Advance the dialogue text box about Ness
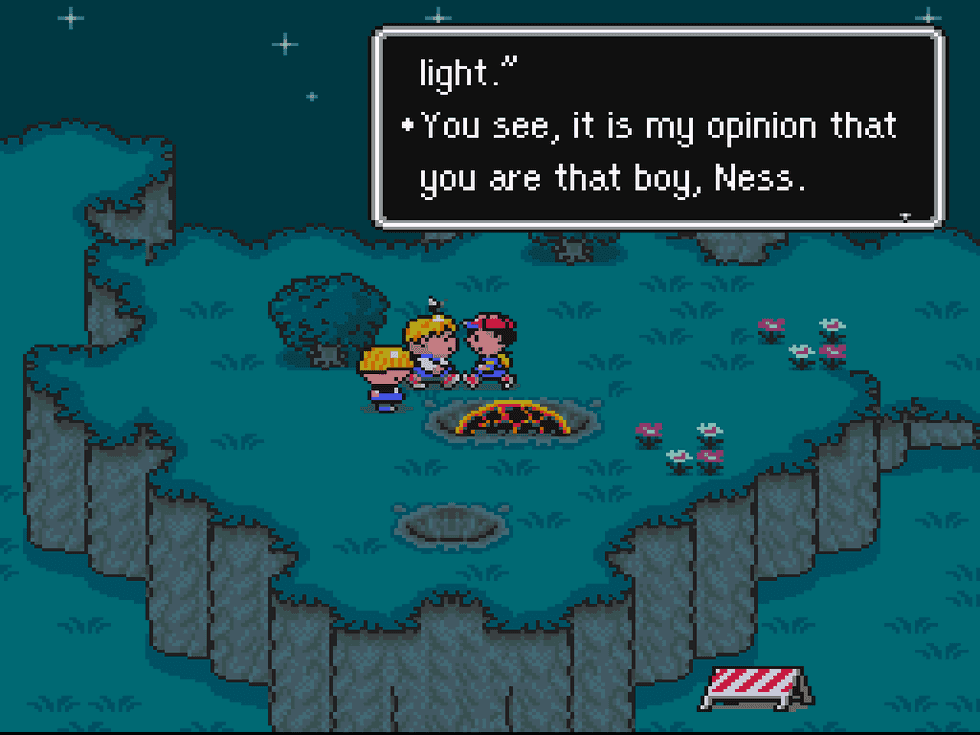Image resolution: width=980 pixels, height=735 pixels. [x=657, y=127]
